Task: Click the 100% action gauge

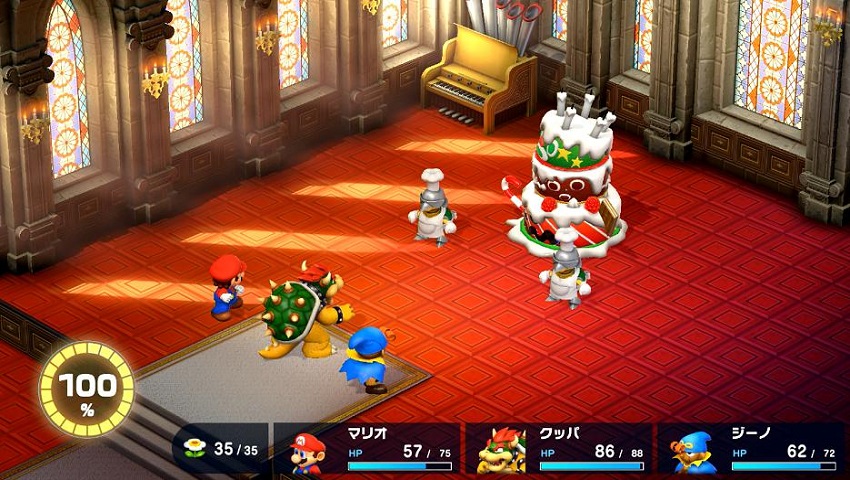Action: [x=86, y=389]
